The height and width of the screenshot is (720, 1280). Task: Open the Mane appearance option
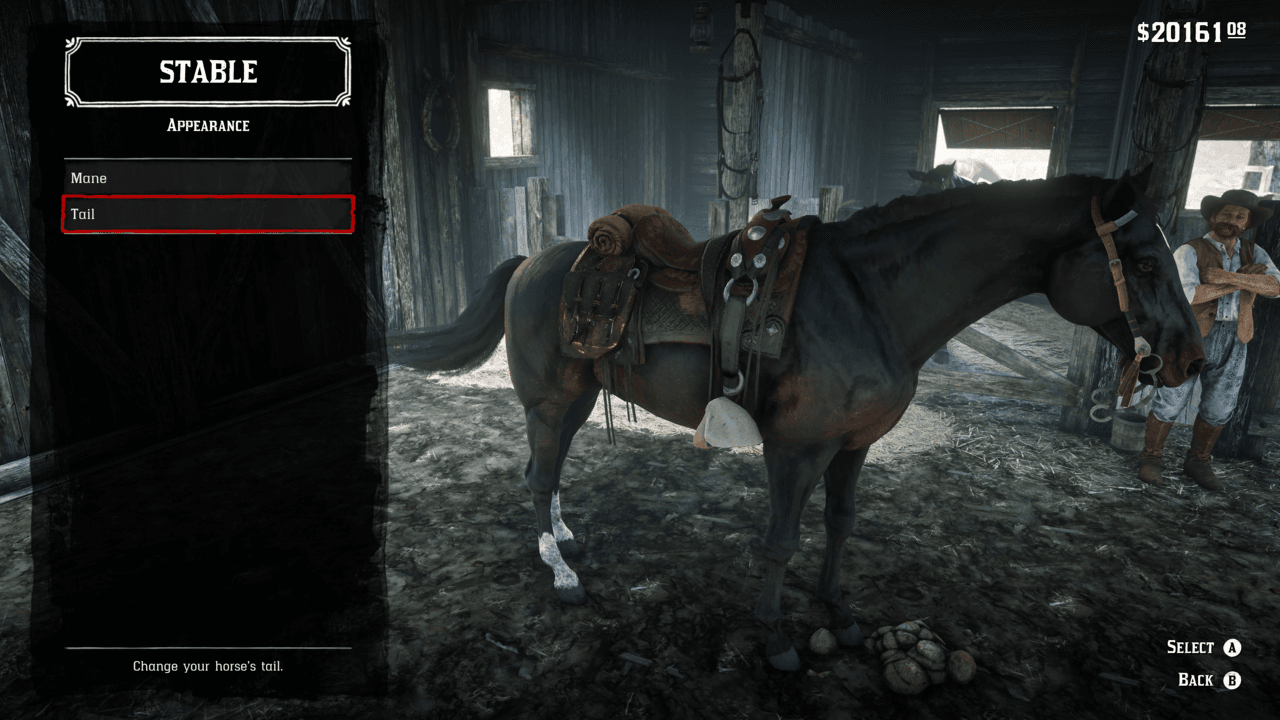tap(208, 178)
